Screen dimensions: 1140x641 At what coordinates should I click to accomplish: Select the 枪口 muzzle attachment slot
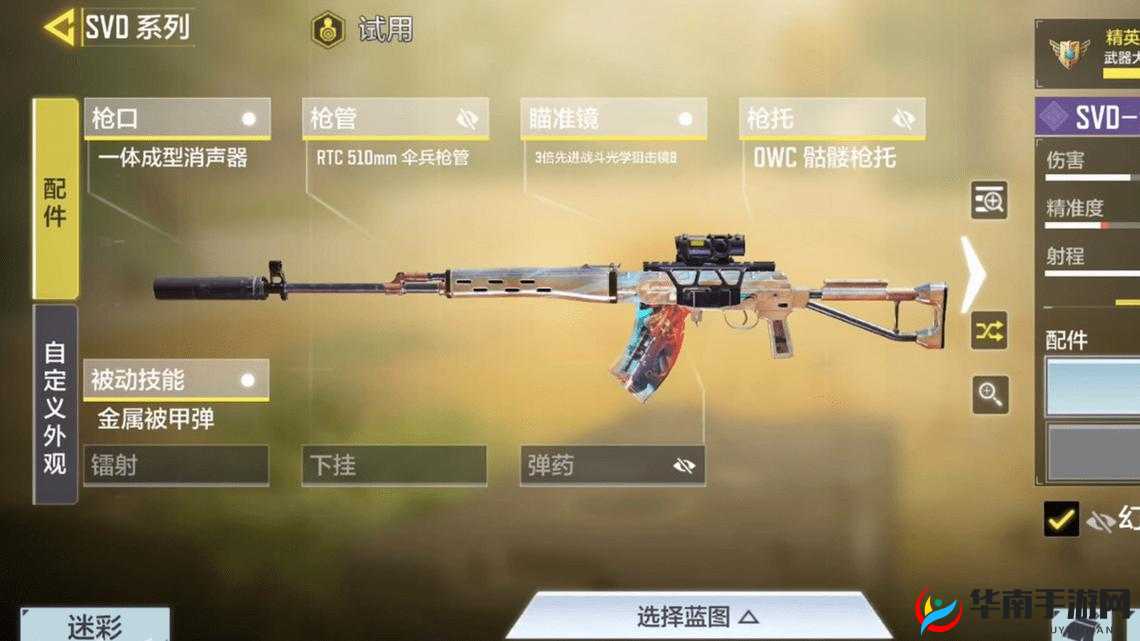pyautogui.click(x=177, y=119)
